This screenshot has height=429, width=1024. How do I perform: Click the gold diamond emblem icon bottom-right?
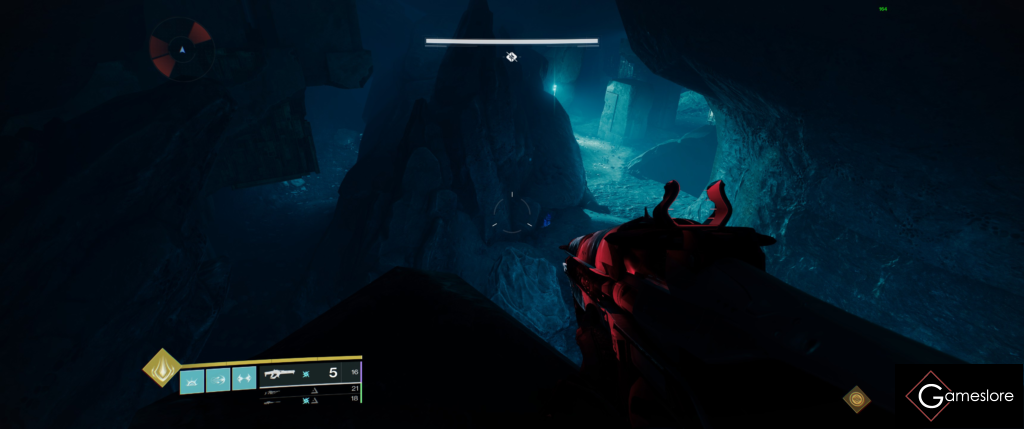856,399
